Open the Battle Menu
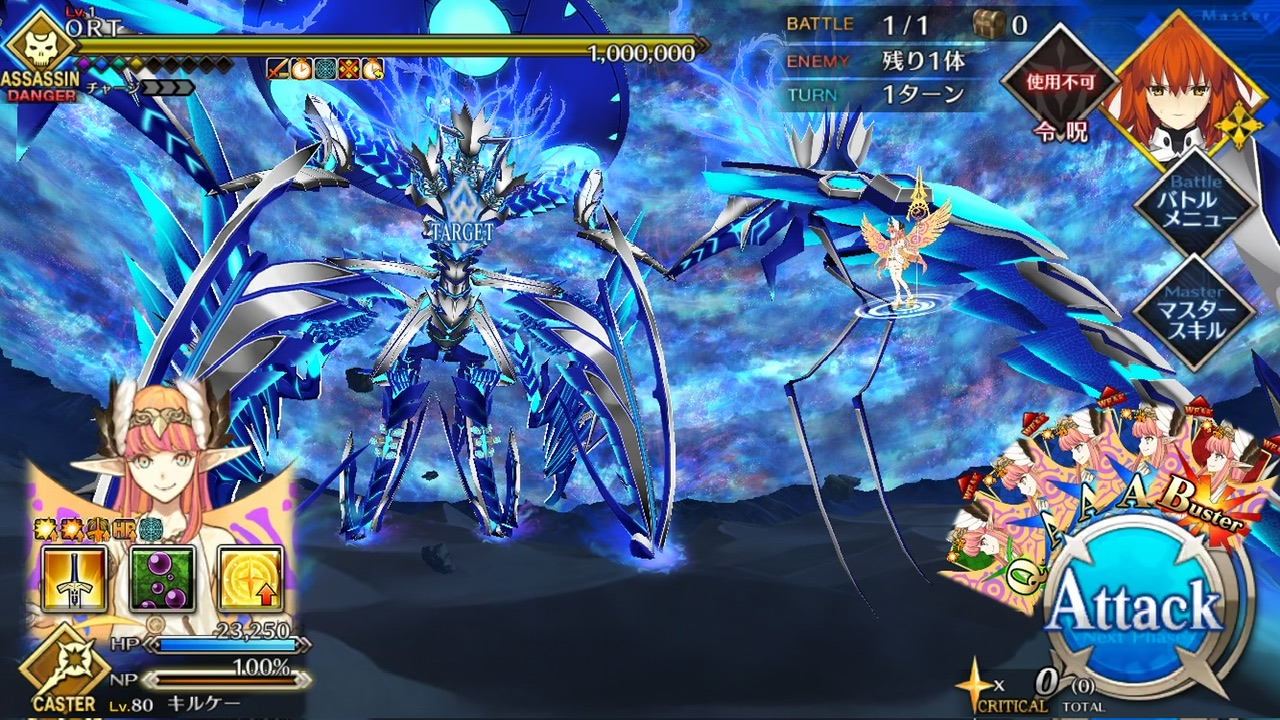The width and height of the screenshot is (1280, 720). pos(1194,206)
